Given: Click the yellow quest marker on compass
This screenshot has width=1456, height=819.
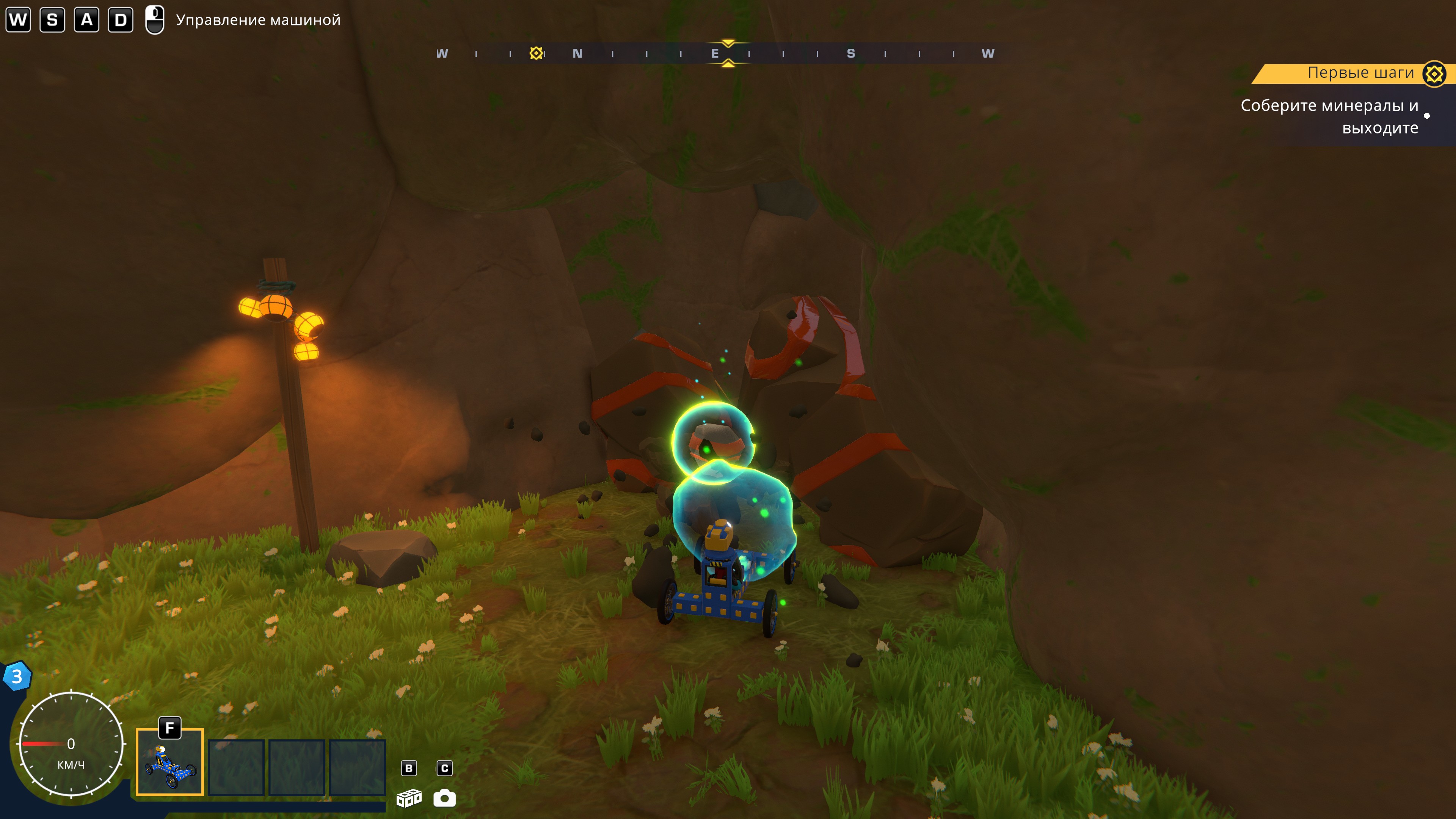Looking at the screenshot, I should tap(536, 53).
